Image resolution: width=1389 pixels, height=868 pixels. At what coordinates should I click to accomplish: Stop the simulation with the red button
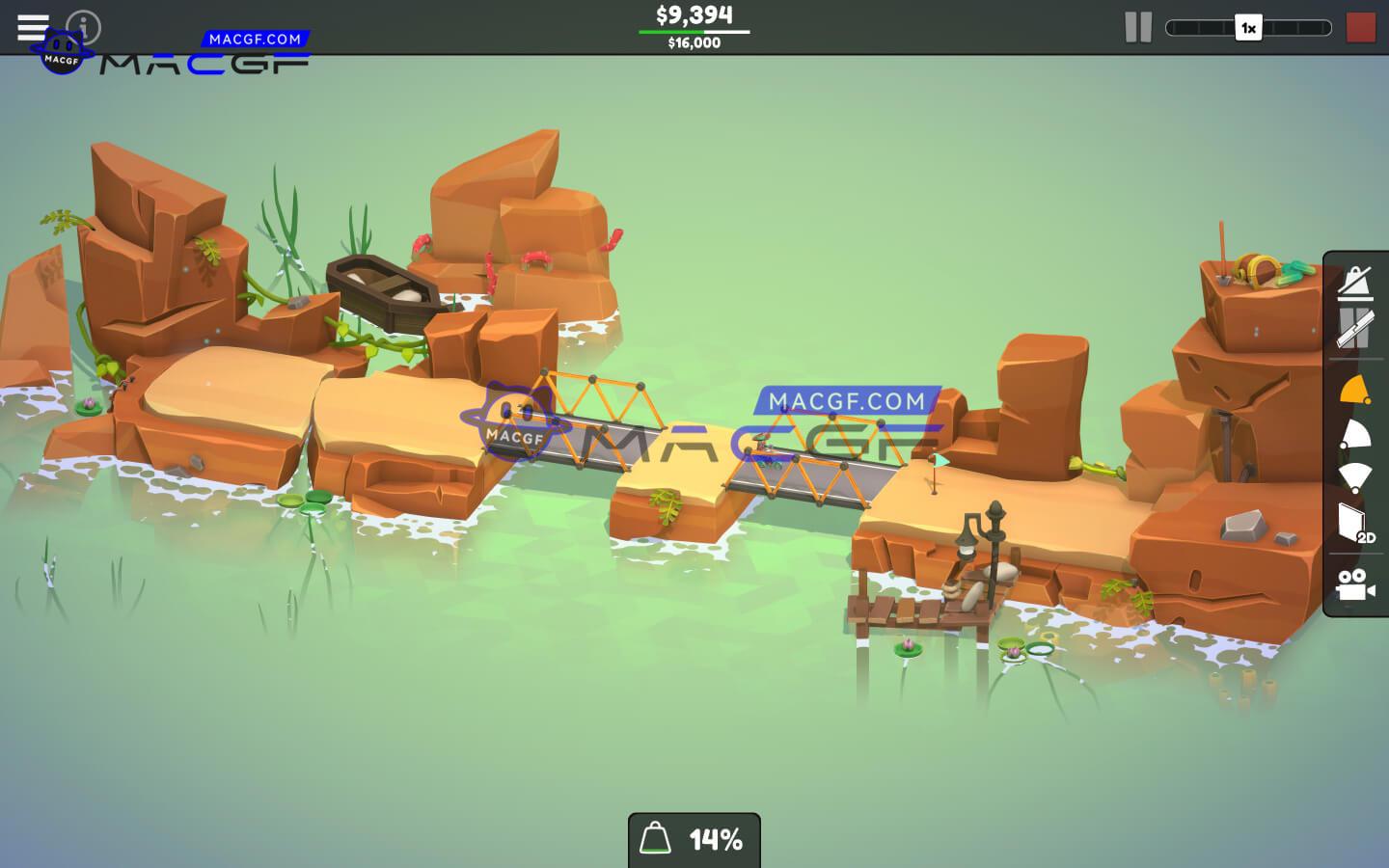(1361, 28)
